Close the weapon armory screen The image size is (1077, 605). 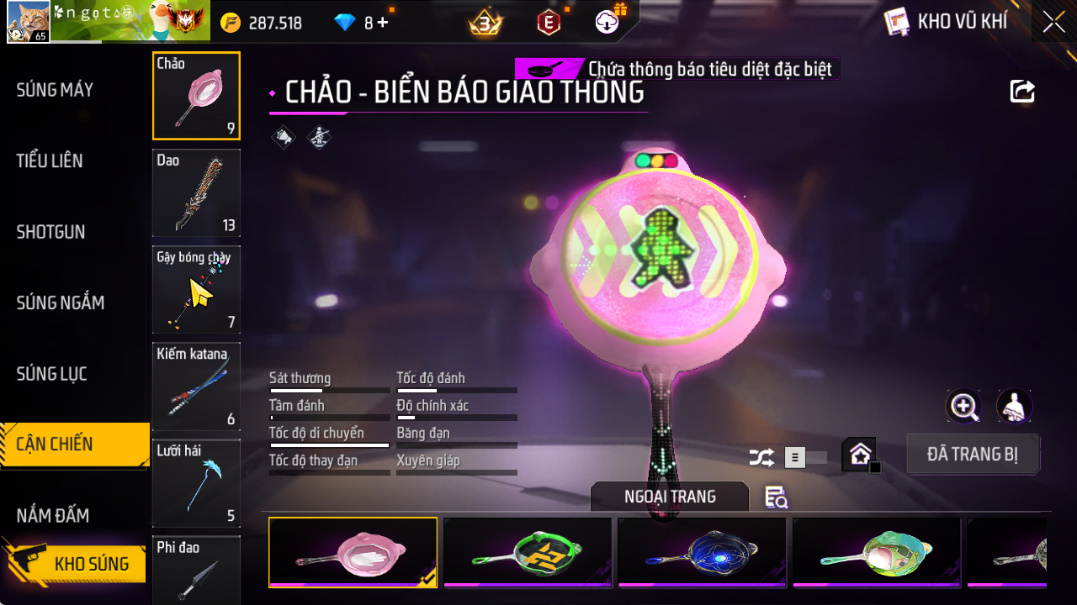1053,22
